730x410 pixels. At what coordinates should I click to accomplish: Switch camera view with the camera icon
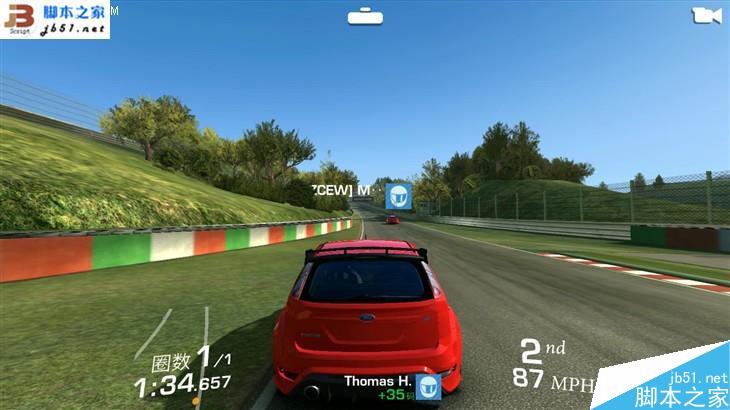point(706,15)
